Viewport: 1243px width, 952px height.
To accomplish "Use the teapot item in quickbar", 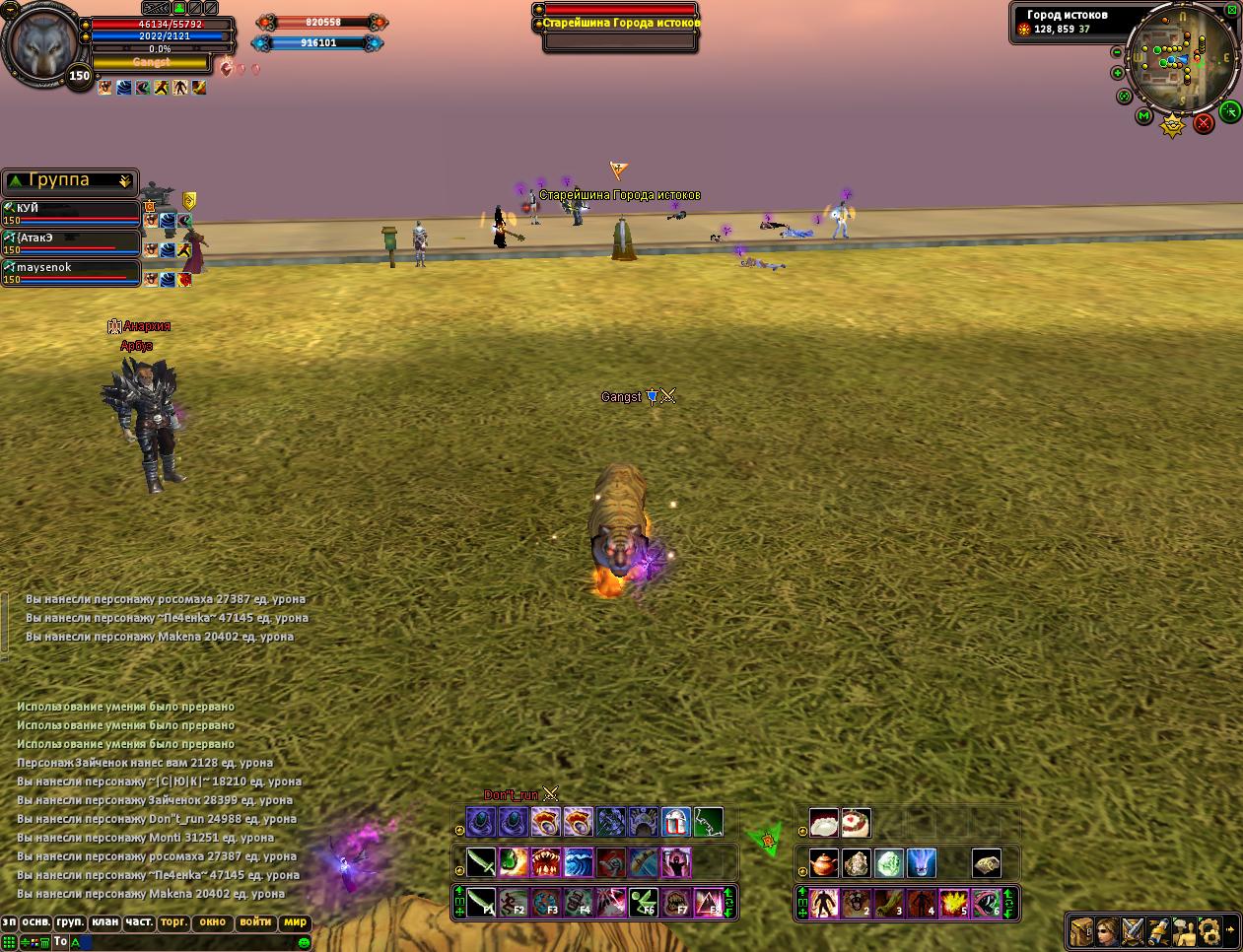I will pyautogui.click(x=824, y=862).
